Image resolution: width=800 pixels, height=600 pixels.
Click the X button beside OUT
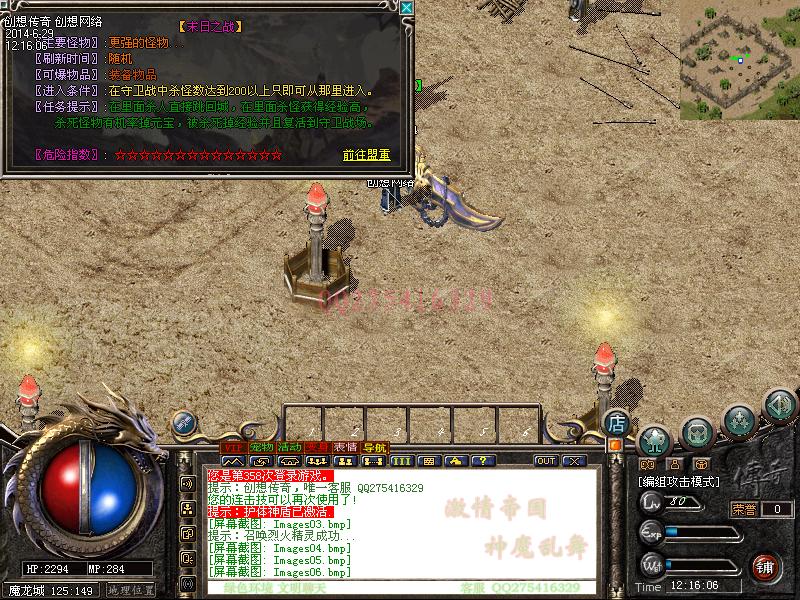pos(573,461)
